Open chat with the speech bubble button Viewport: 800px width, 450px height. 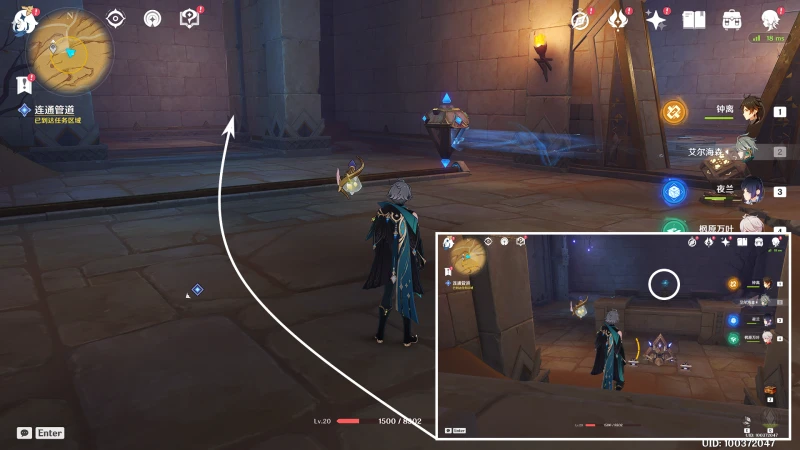[24, 433]
